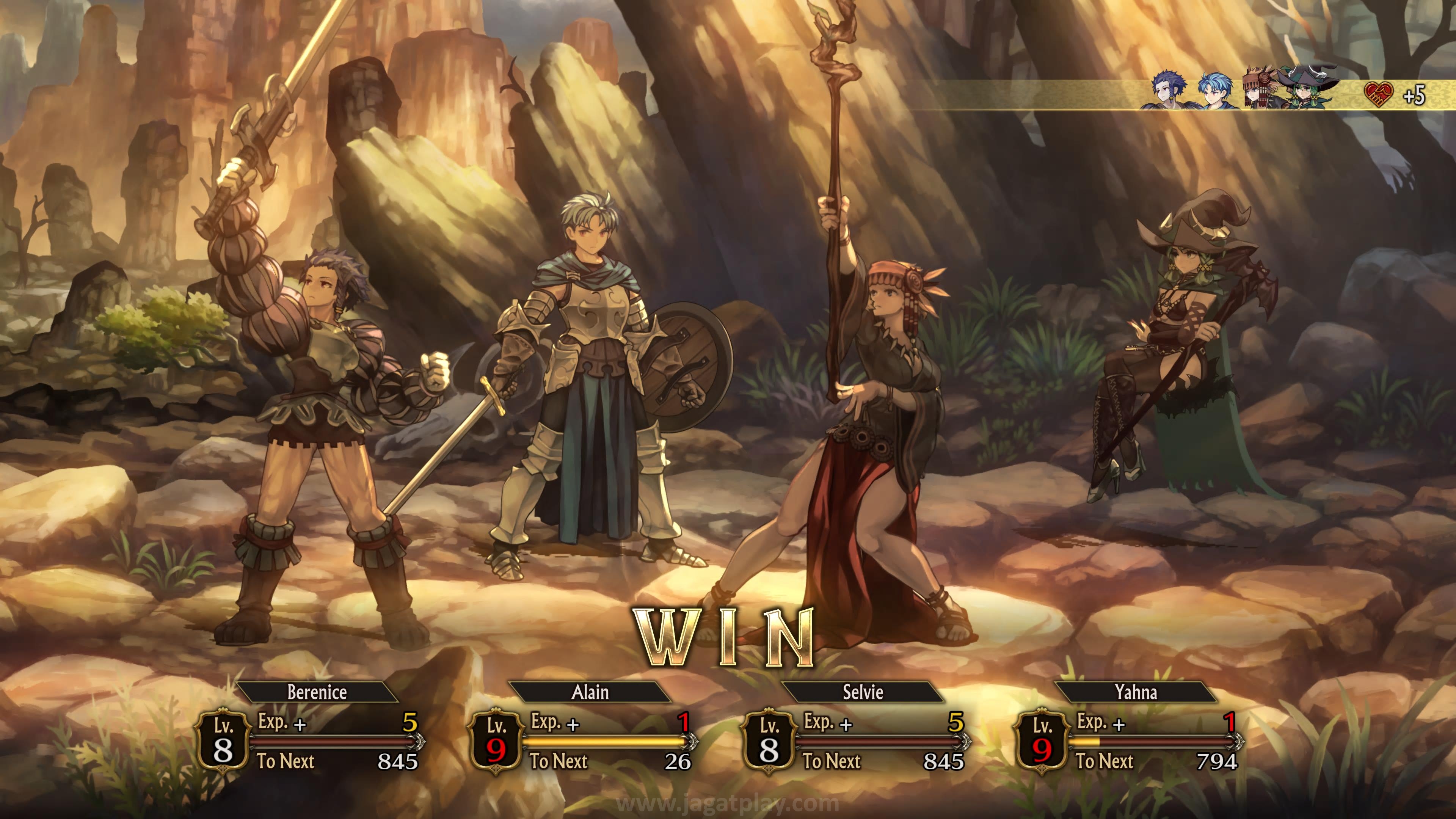Select the red headdress character portrait
The width and height of the screenshot is (1456, 819).
pos(1259,89)
